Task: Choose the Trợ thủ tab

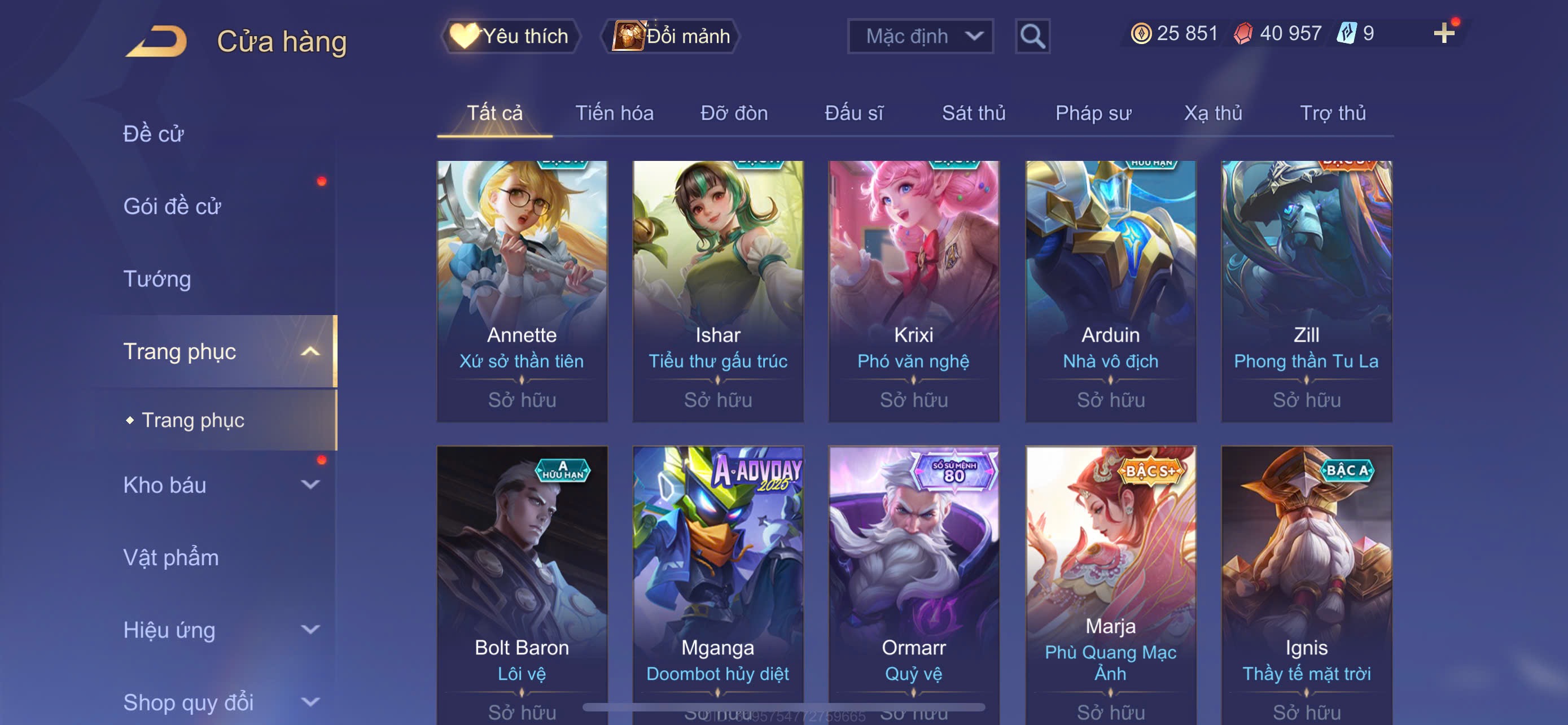Action: click(x=1333, y=113)
